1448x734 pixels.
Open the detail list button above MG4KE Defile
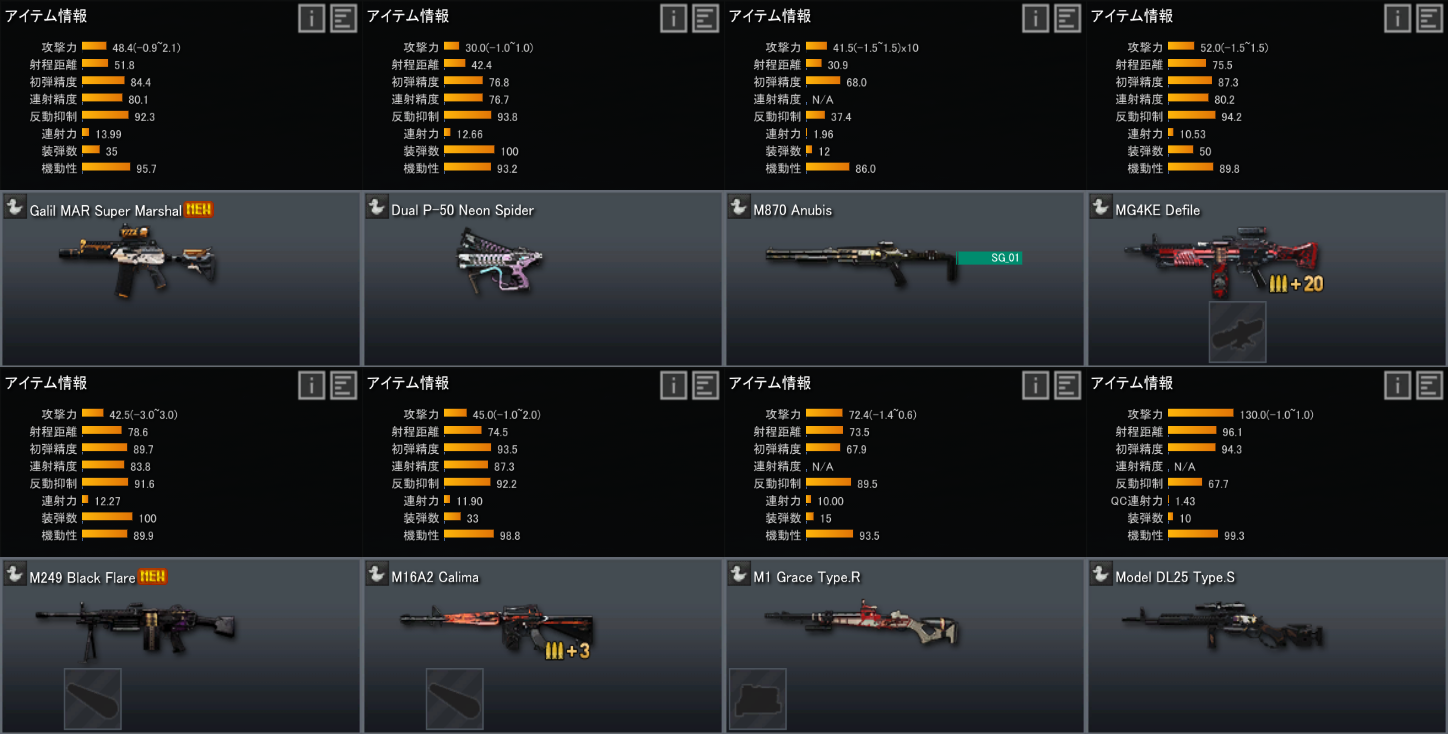point(1430,18)
